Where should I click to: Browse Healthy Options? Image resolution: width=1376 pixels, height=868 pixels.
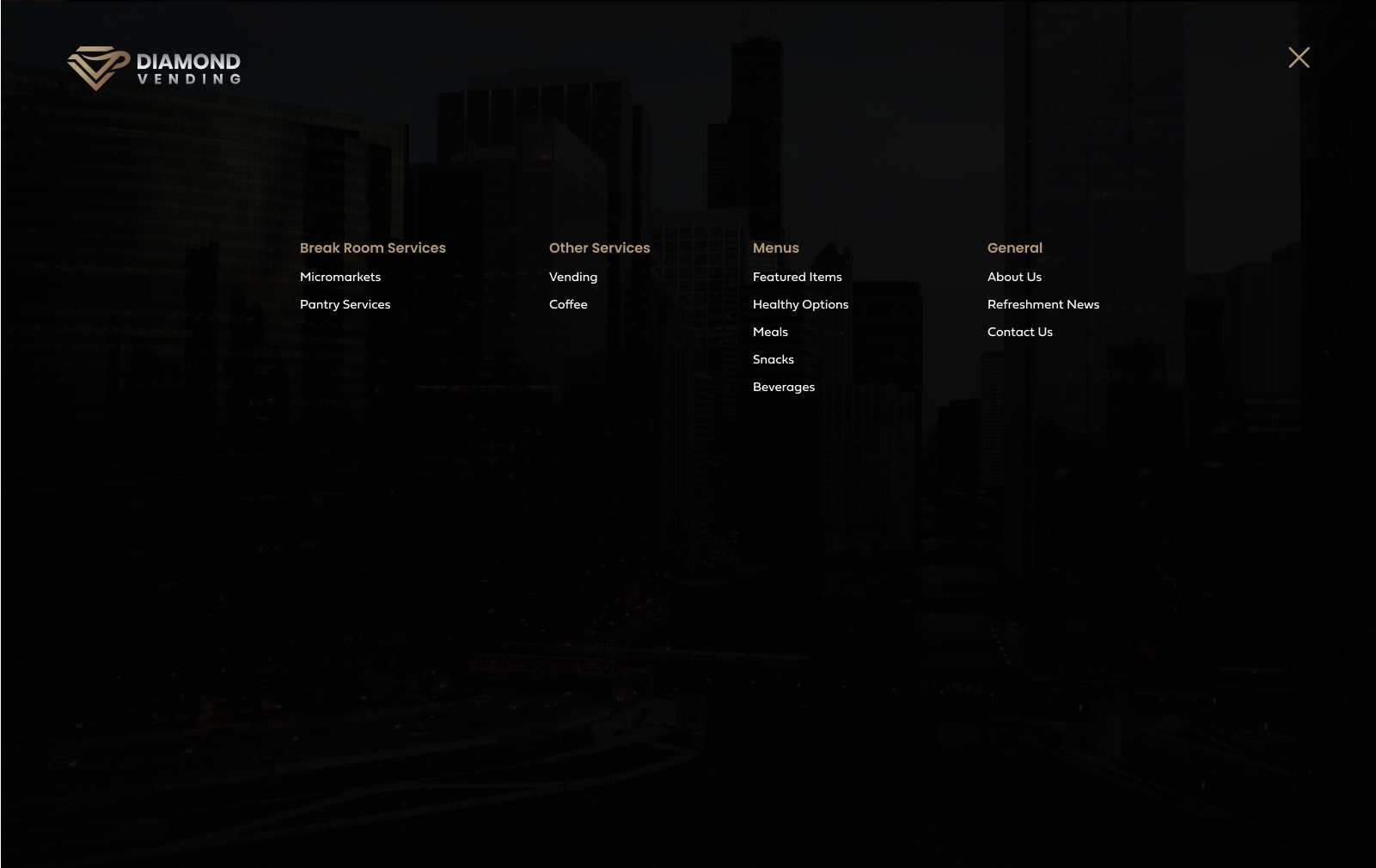tap(800, 305)
